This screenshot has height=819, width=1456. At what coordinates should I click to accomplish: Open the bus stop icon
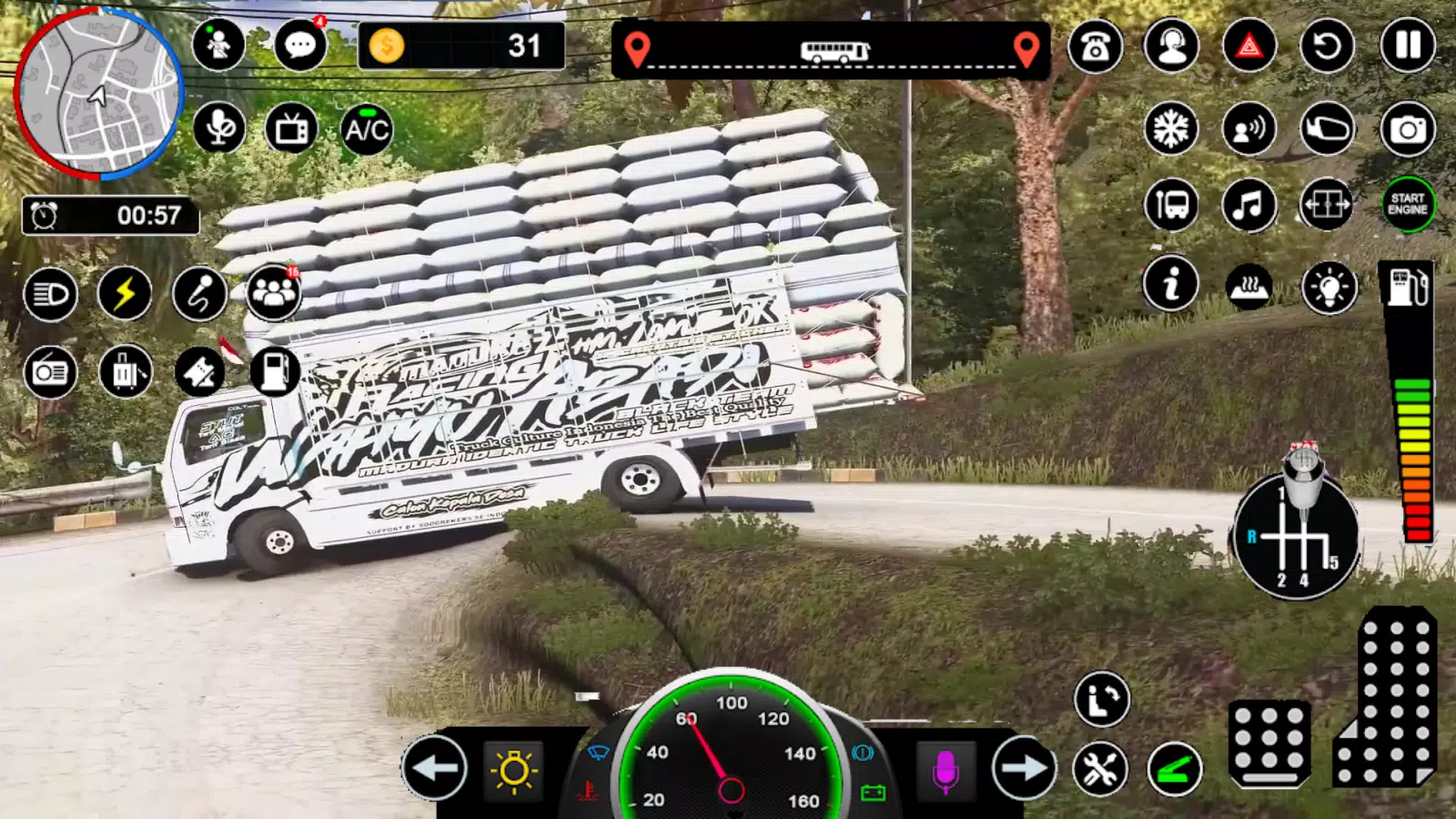click(1172, 206)
